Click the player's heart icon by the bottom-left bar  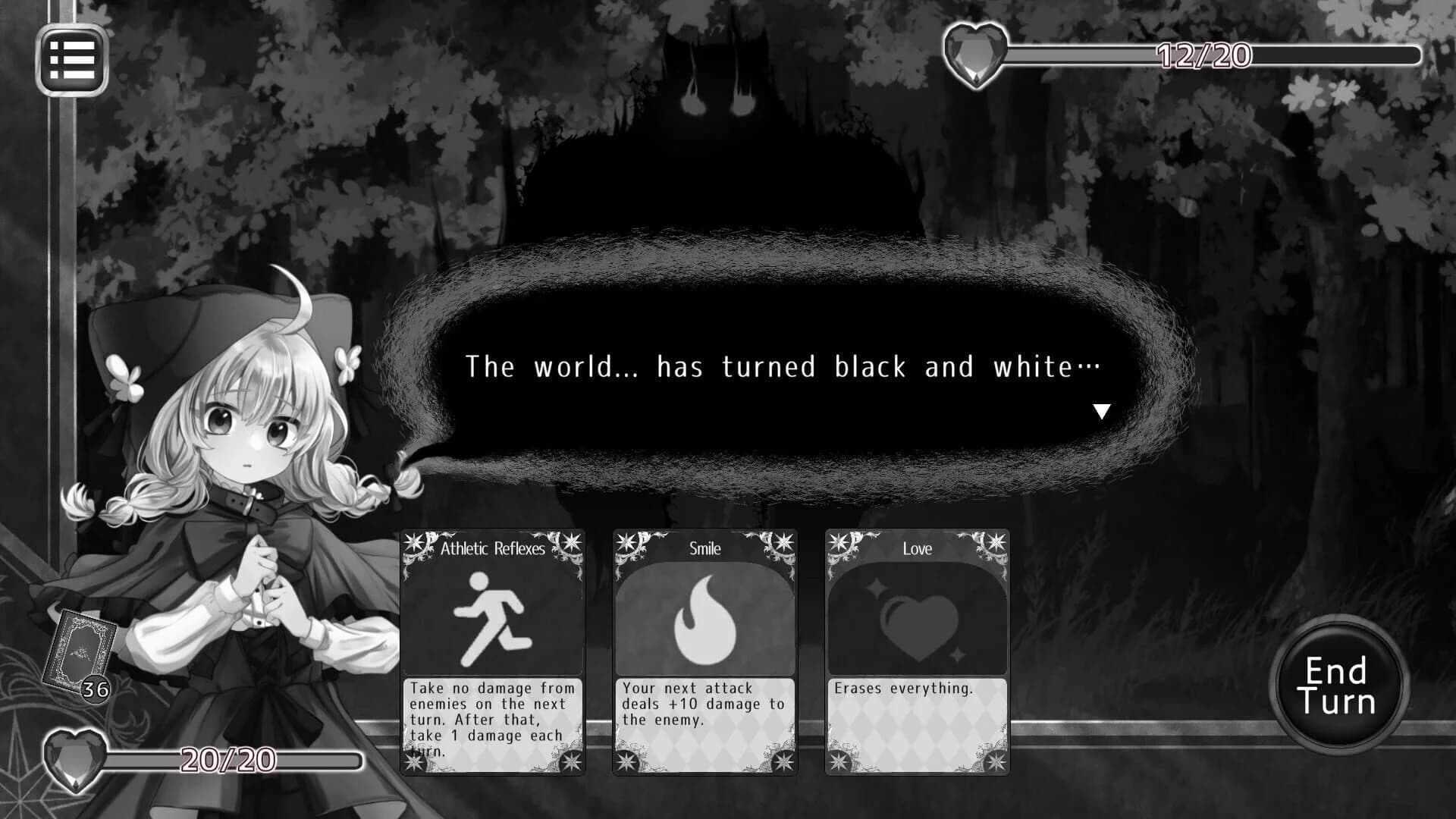click(76, 758)
